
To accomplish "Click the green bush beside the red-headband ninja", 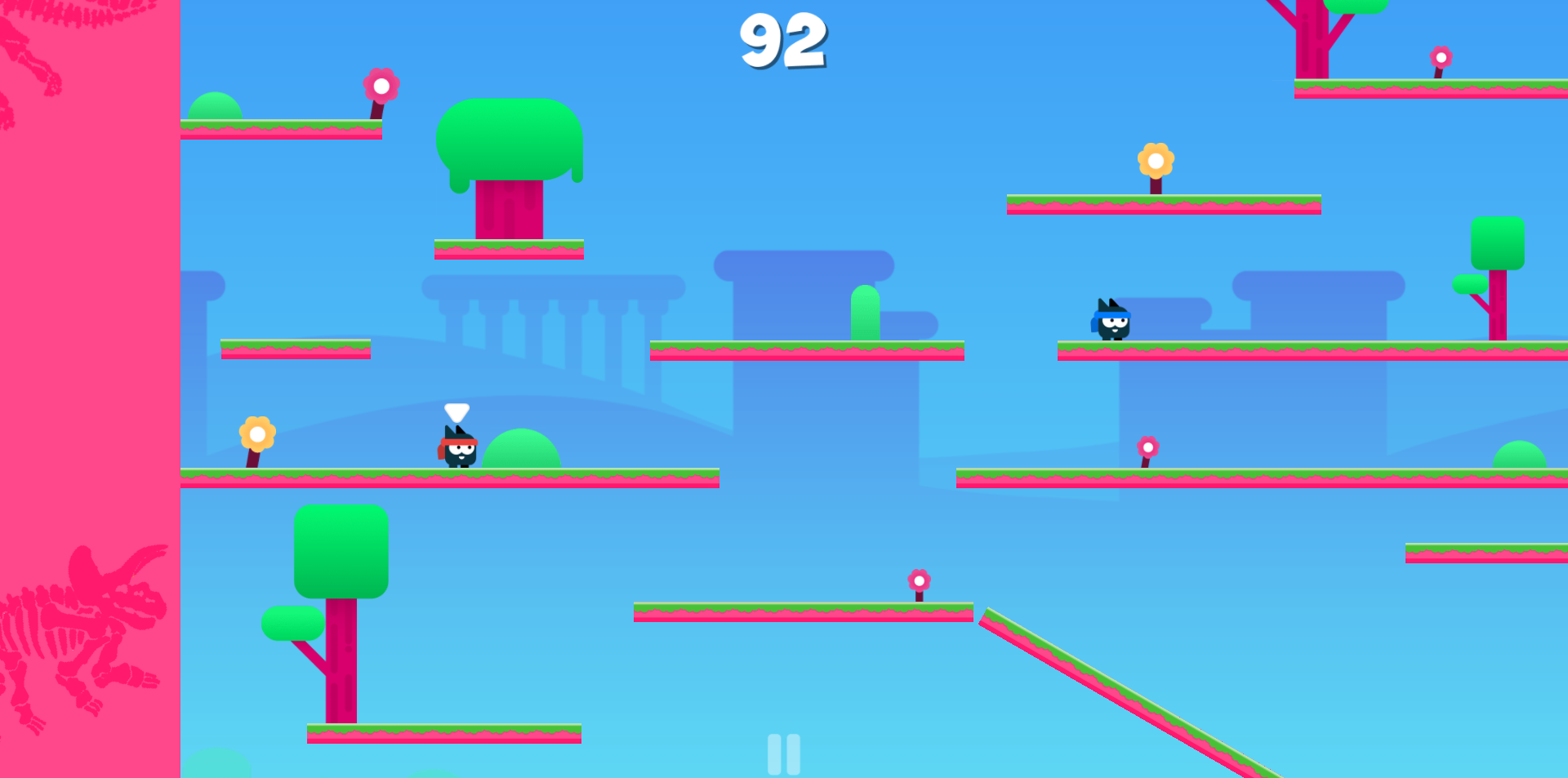I will pos(523,449).
